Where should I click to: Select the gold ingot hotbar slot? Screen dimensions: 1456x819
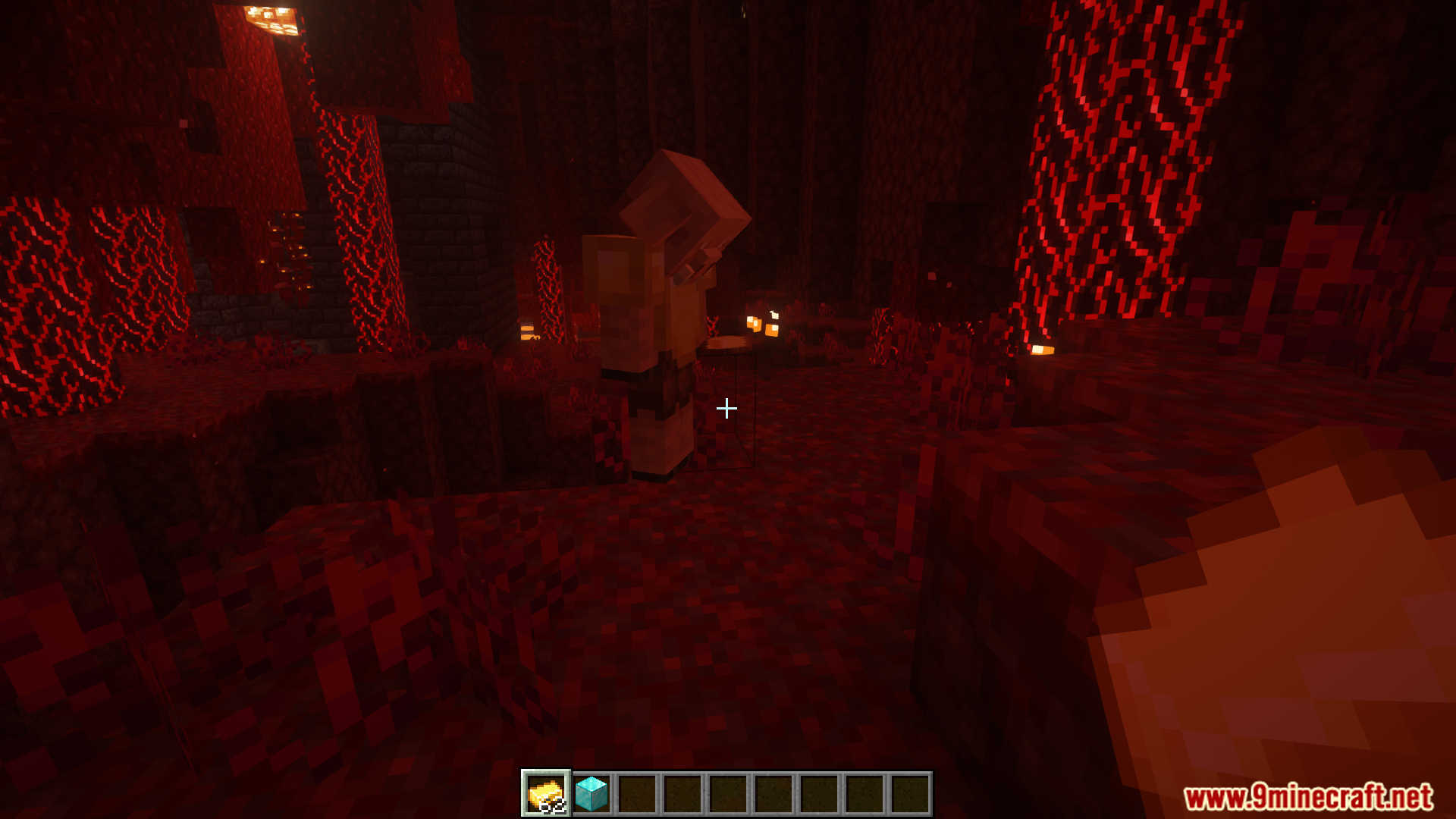pos(546,793)
